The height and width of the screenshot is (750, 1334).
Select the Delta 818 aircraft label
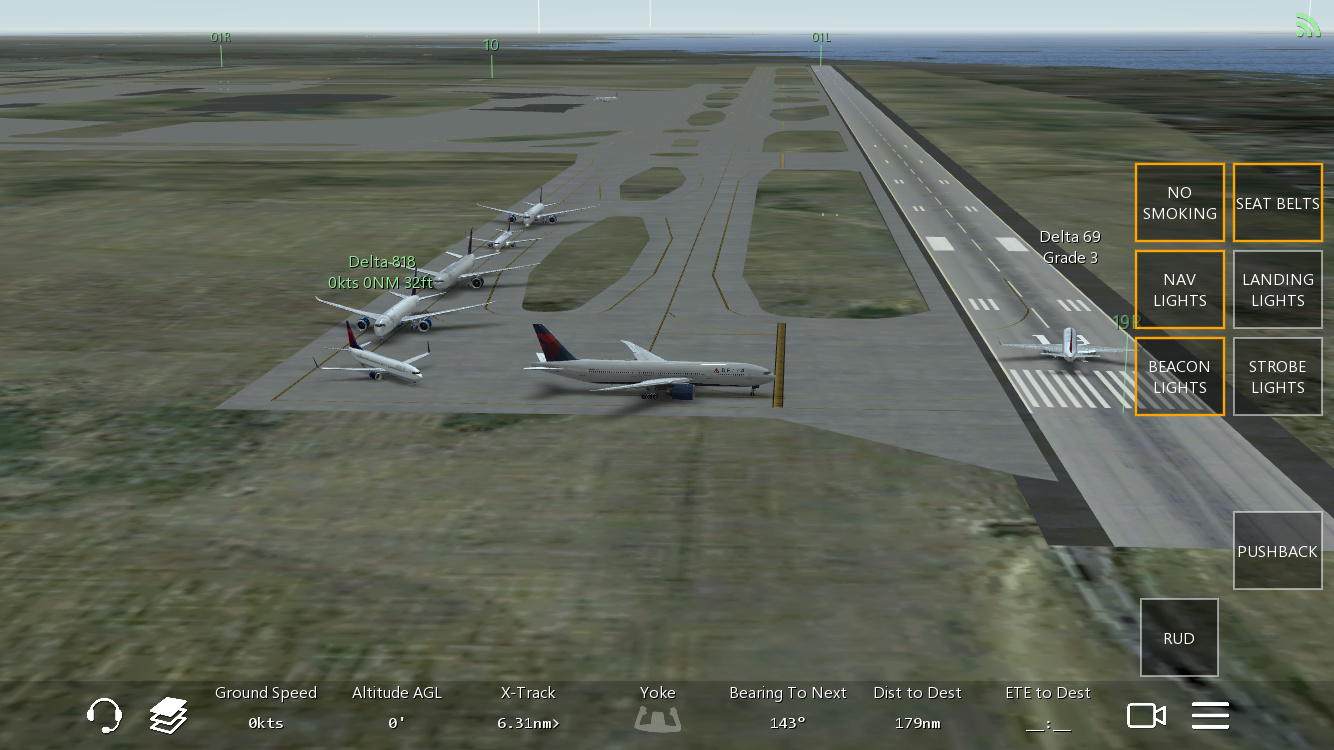tap(381, 262)
